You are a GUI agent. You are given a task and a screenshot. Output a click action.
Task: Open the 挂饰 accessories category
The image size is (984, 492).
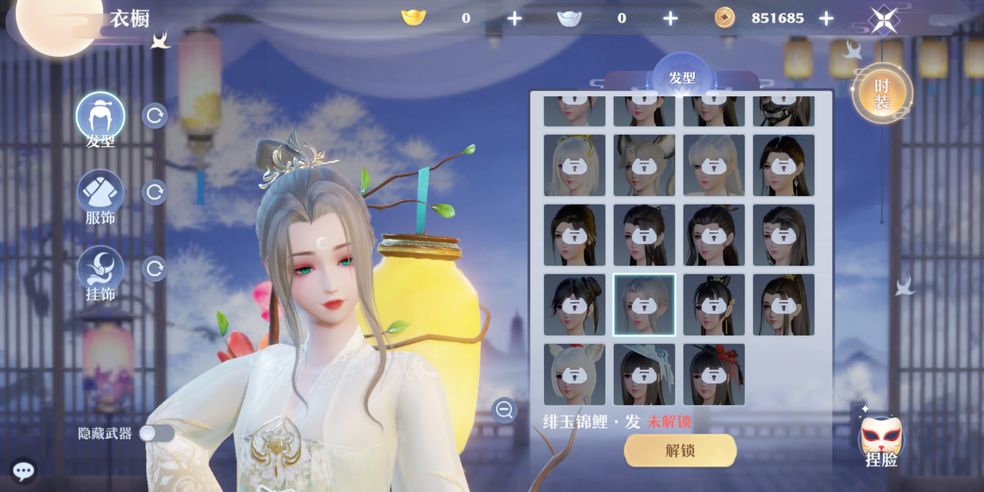tap(100, 269)
